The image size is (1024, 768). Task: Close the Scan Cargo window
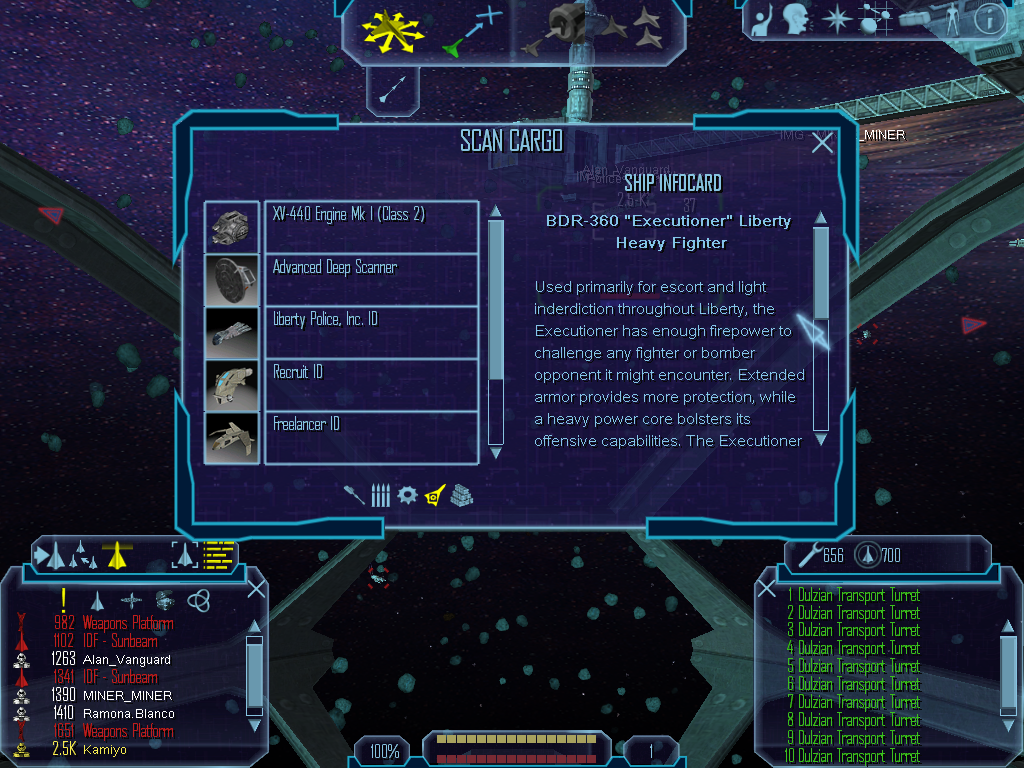[x=822, y=144]
